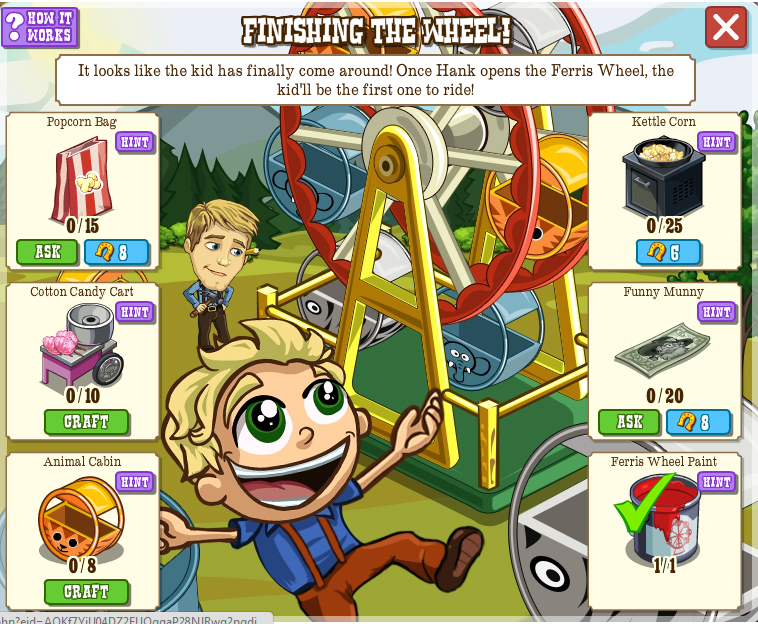Select the Animal Cabin item icon

80,518
